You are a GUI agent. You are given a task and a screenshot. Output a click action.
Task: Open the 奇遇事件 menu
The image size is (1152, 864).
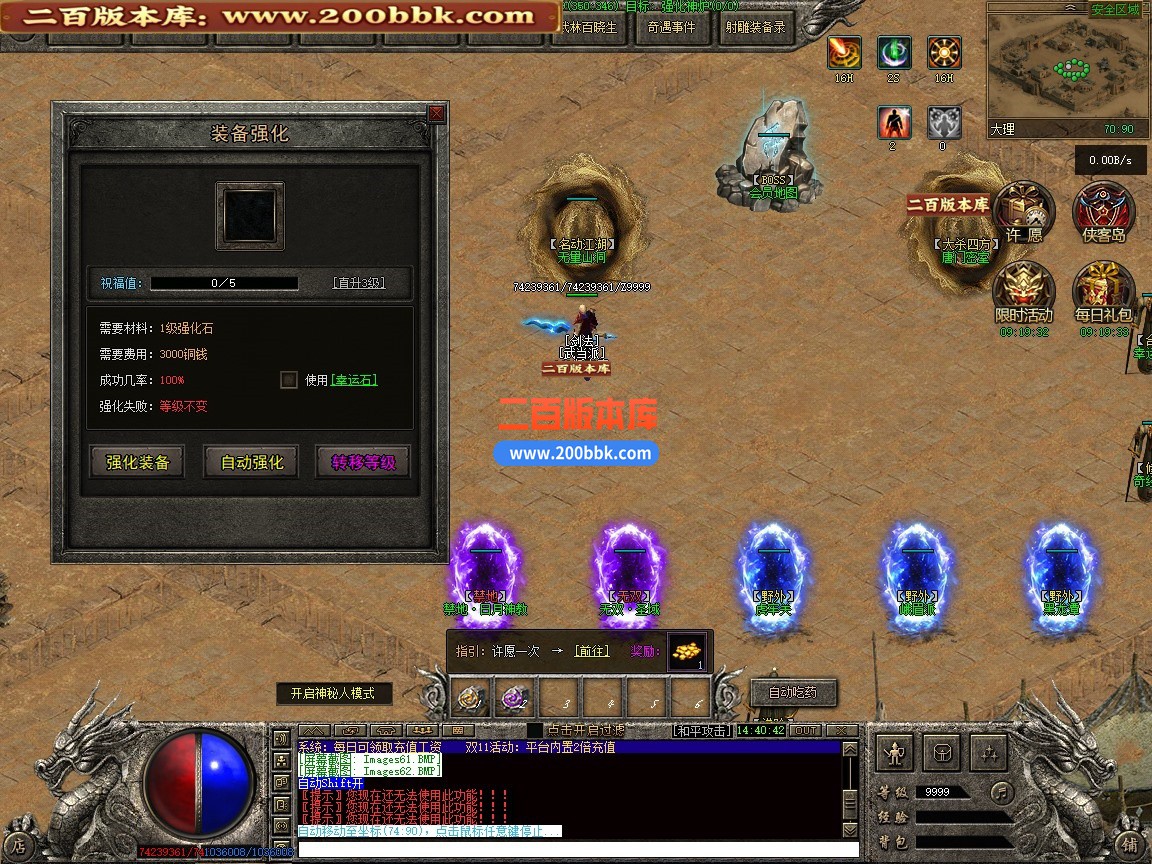[x=671, y=28]
